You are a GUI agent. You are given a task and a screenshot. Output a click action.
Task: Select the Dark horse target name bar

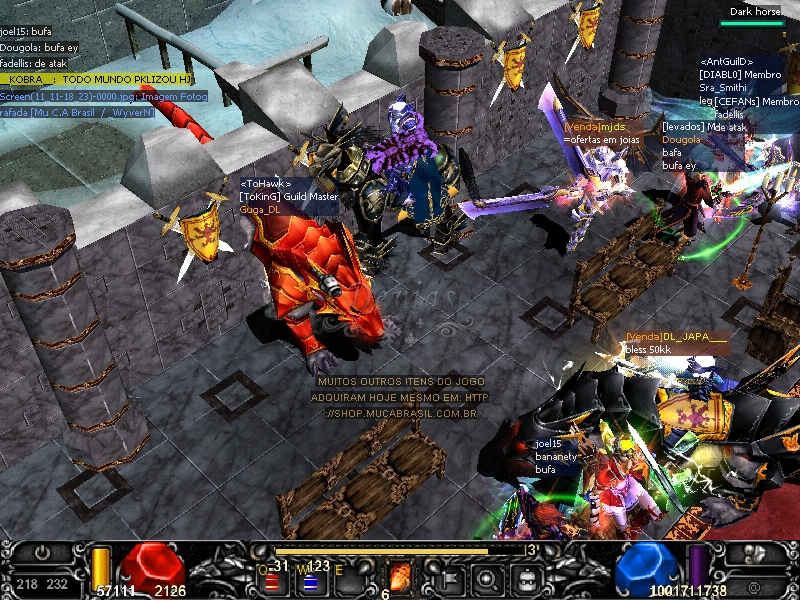pos(755,12)
